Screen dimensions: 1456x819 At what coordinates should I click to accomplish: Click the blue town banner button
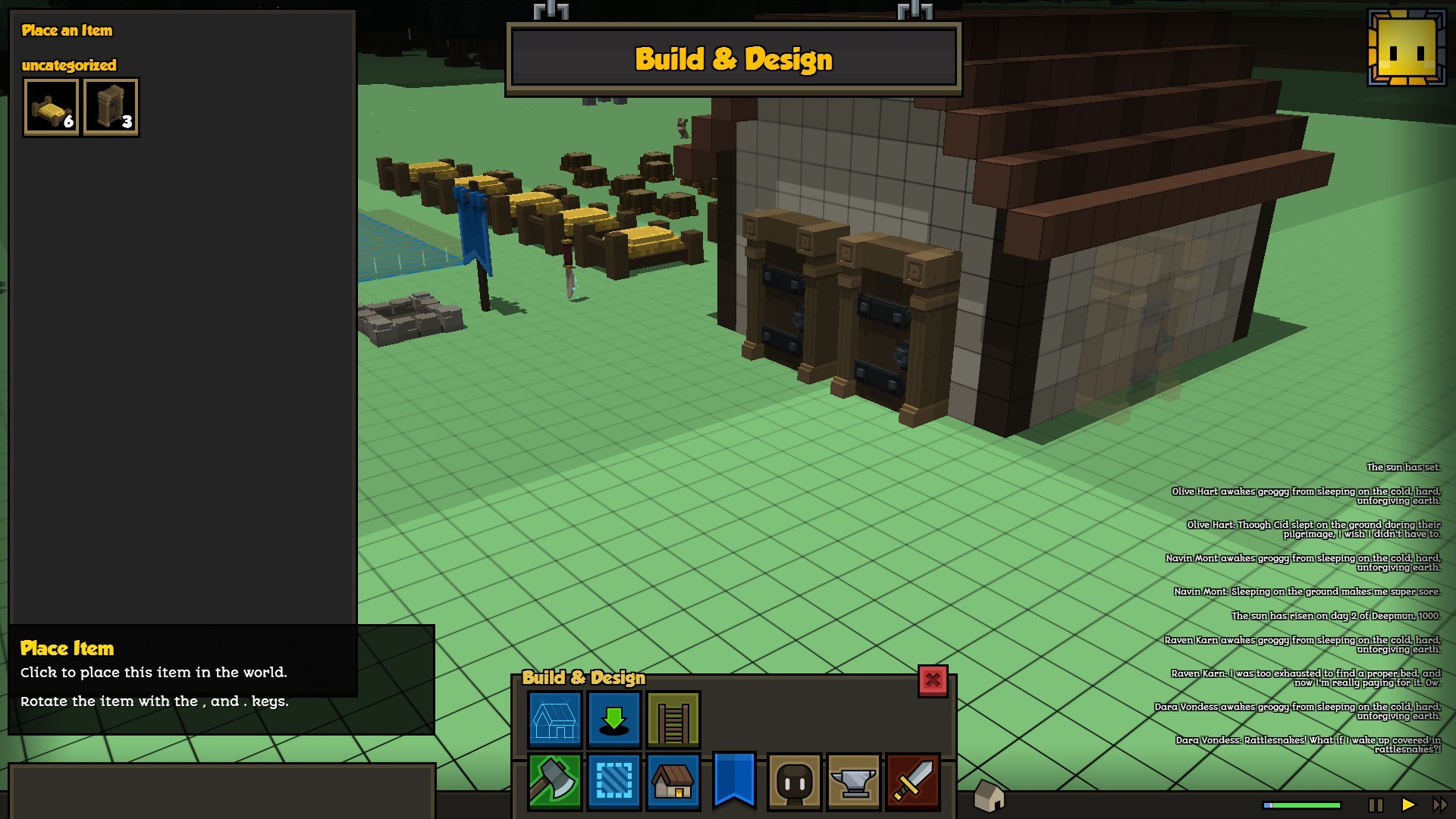[x=734, y=780]
